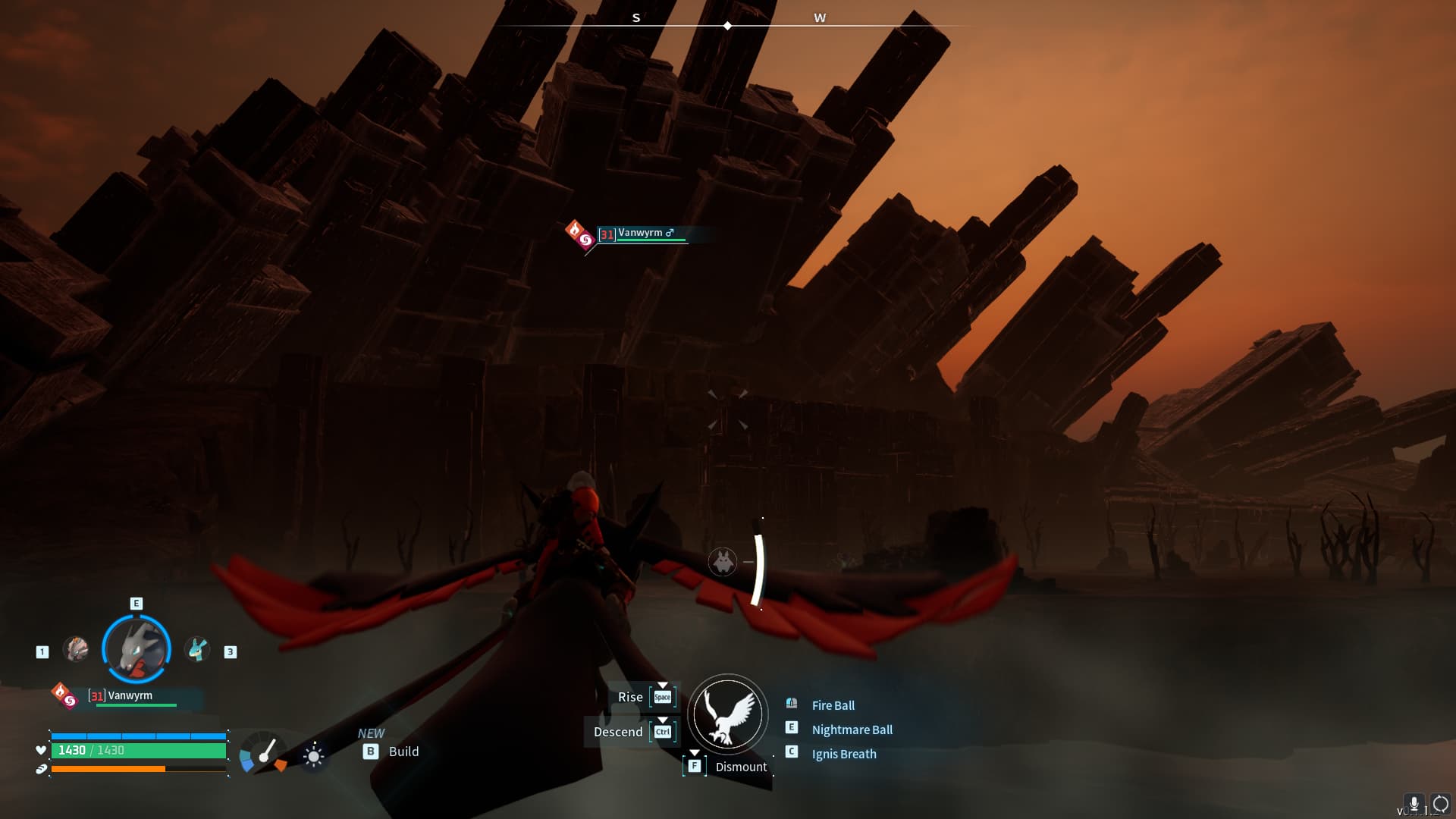Choose the Rise flight action
Screen dimensions: 1456x819
click(630, 697)
